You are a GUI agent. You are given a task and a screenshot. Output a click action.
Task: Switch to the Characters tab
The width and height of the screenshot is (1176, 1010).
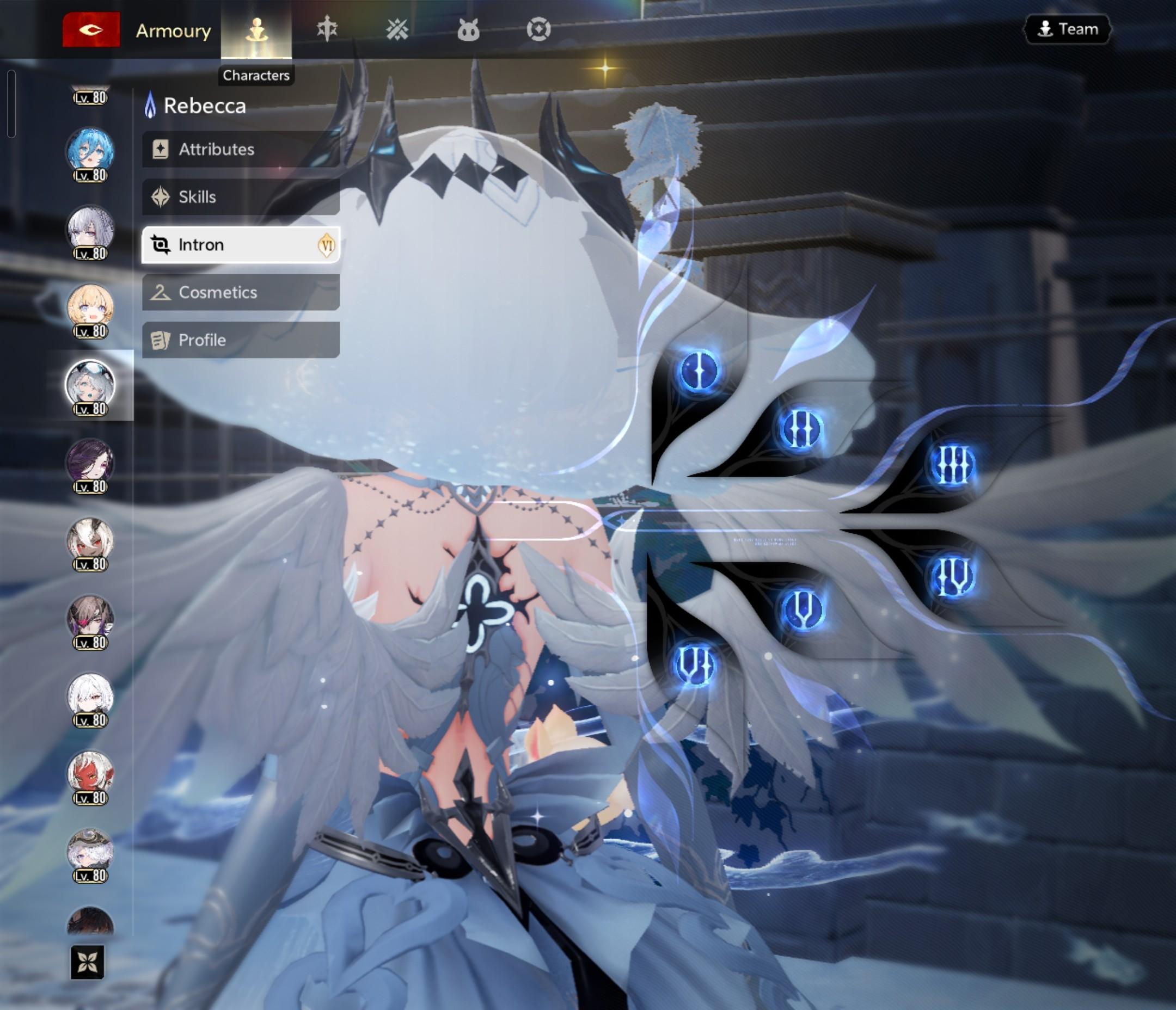point(256,29)
